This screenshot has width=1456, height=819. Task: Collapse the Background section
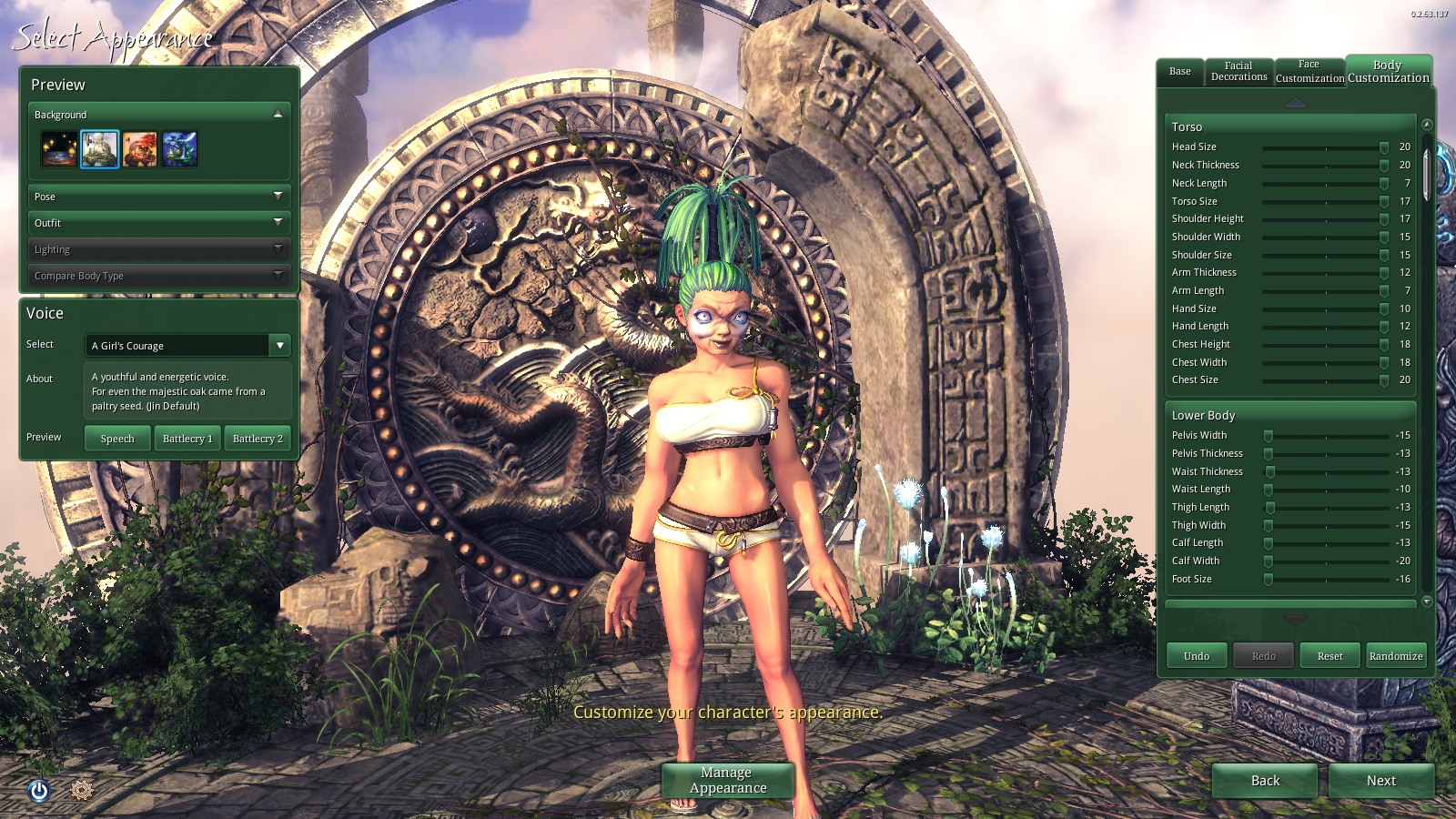pyautogui.click(x=278, y=115)
